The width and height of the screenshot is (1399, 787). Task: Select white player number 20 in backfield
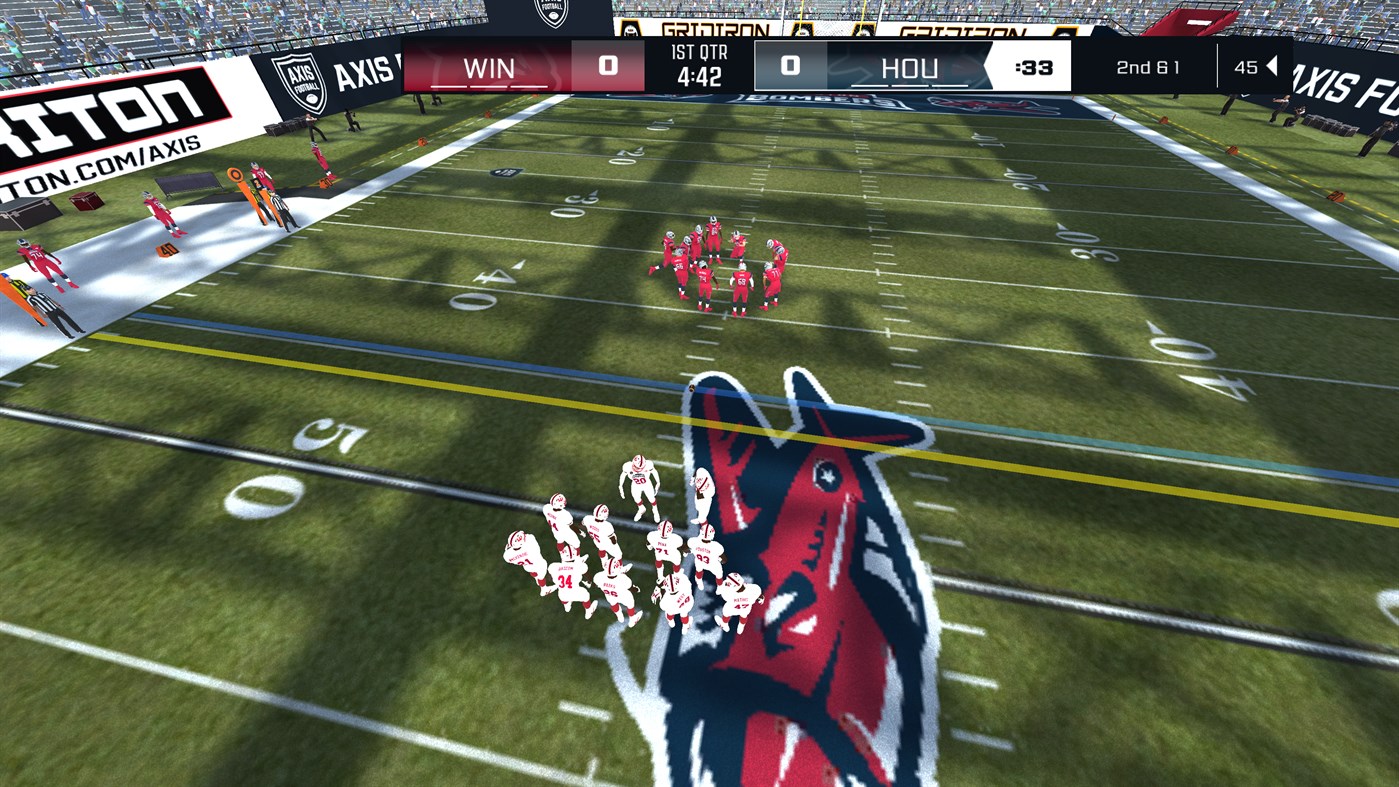coord(640,479)
